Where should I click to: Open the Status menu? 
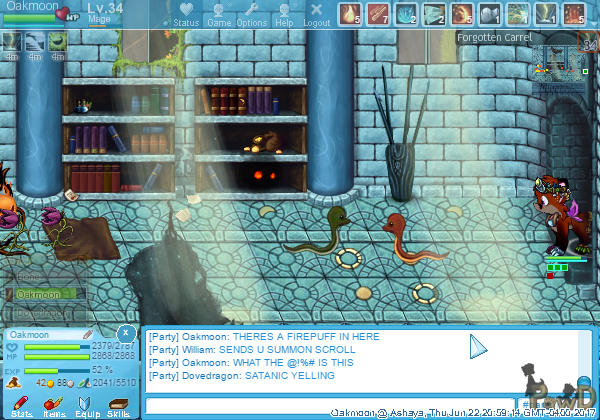point(185,14)
